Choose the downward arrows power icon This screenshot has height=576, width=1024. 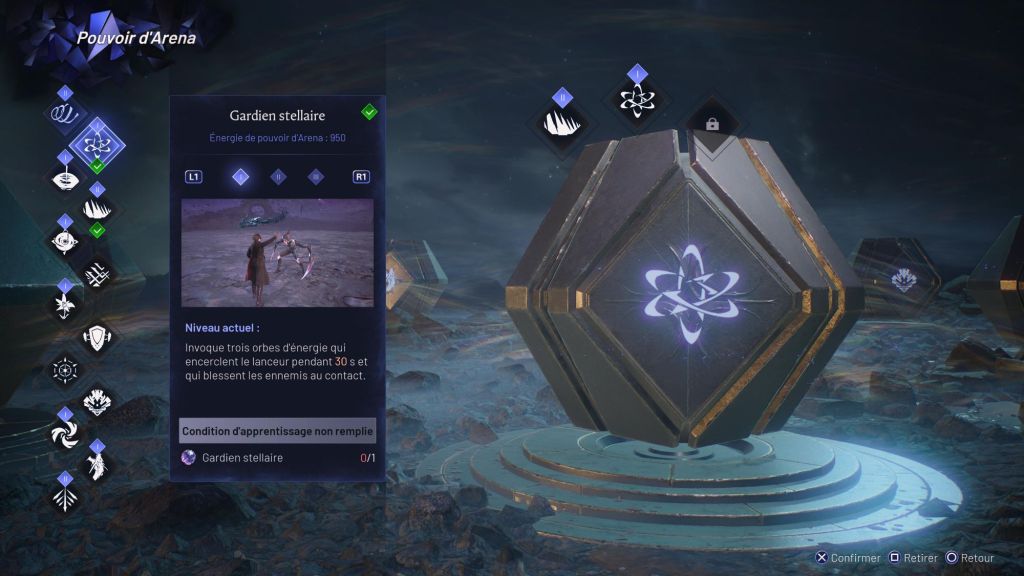(65, 497)
